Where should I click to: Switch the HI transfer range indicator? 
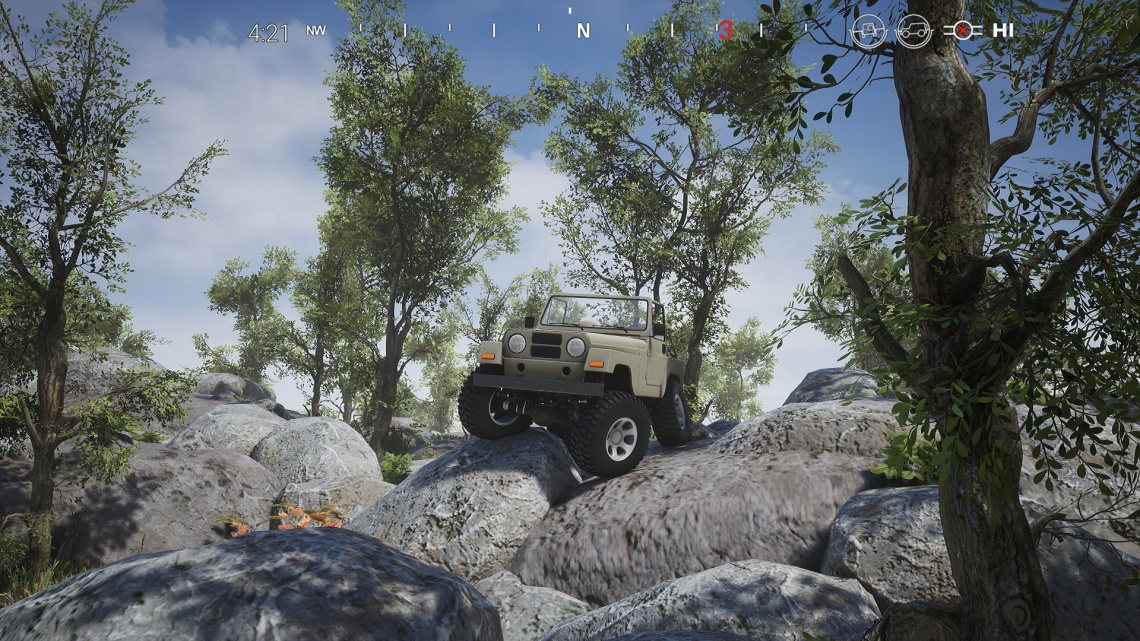pos(1003,30)
